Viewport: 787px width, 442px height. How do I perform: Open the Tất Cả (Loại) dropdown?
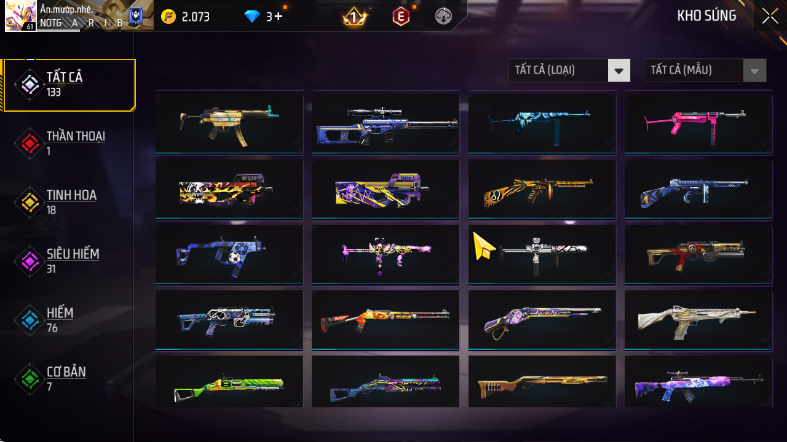[569, 70]
